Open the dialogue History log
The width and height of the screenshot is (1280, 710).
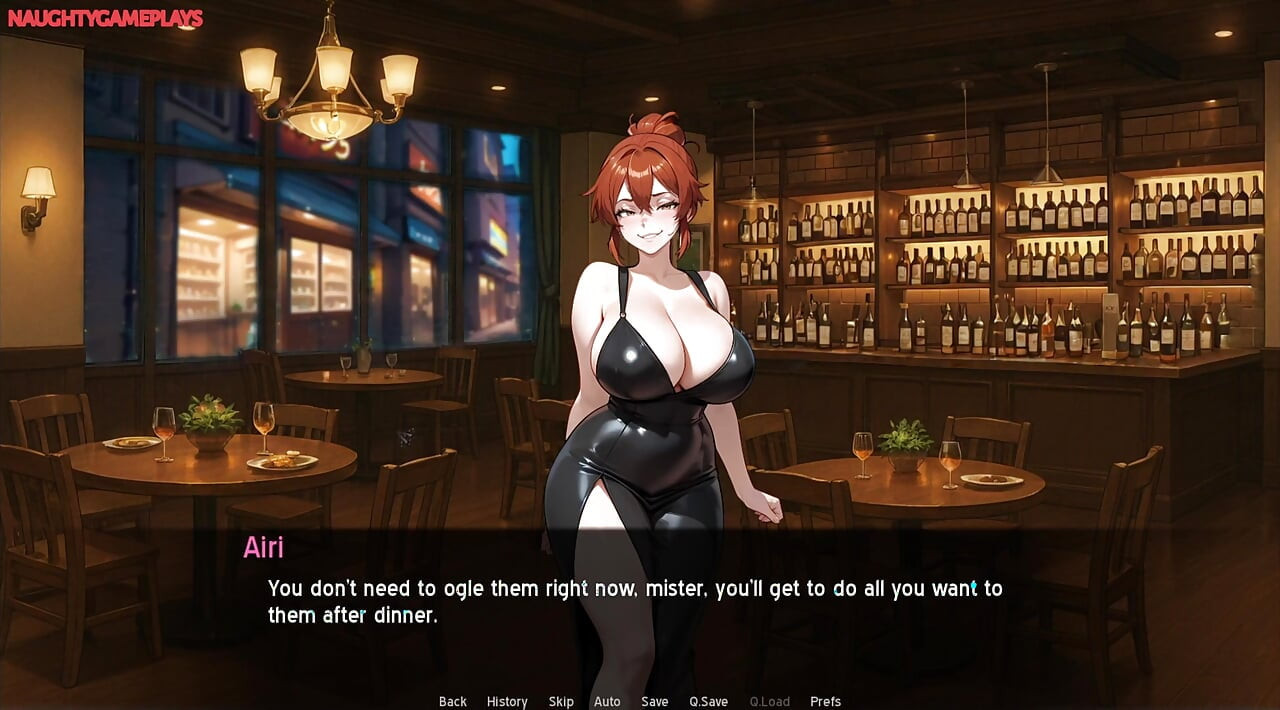pyautogui.click(x=507, y=701)
